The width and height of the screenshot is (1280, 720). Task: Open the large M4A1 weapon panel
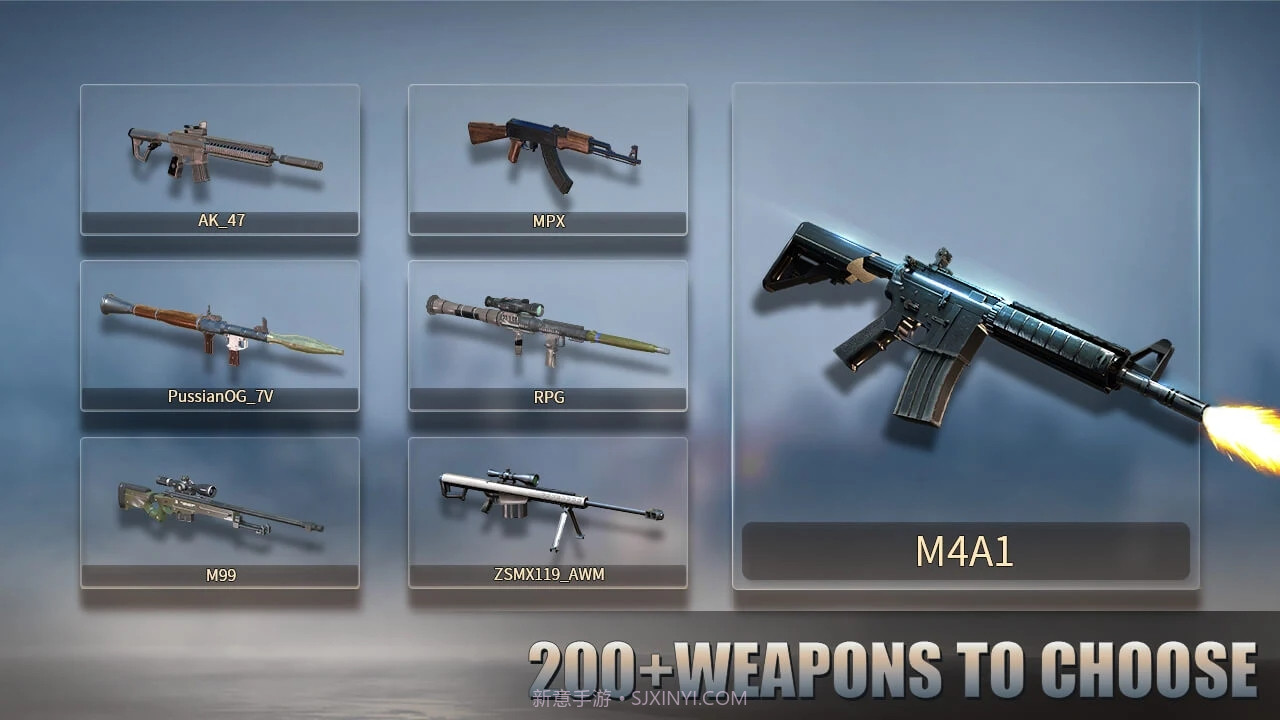[965, 336]
